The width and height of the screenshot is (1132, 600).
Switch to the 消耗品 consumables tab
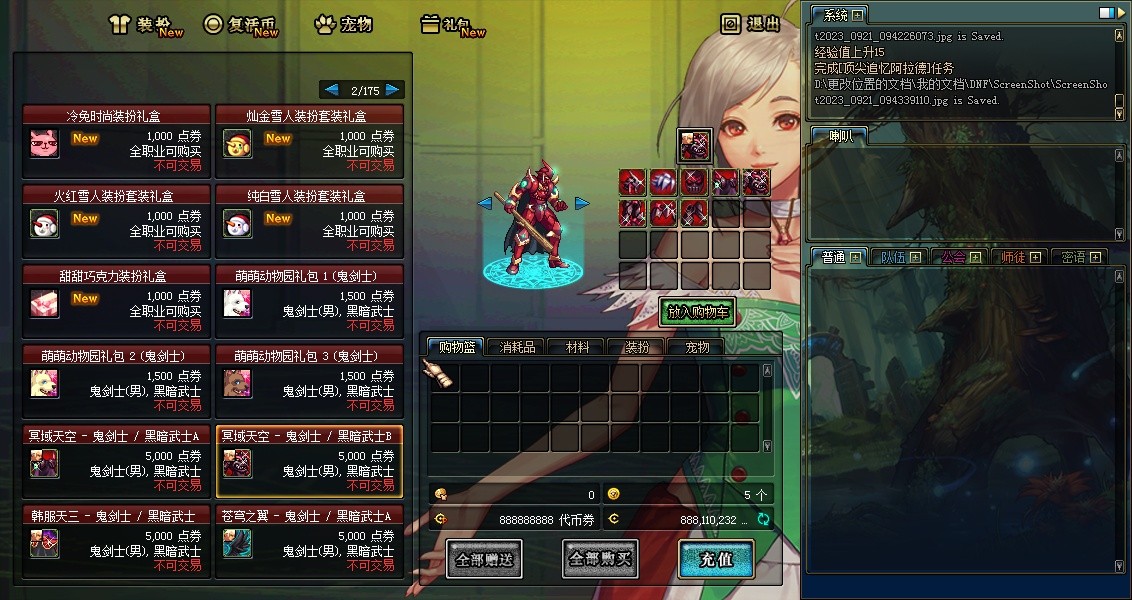pyautogui.click(x=517, y=347)
